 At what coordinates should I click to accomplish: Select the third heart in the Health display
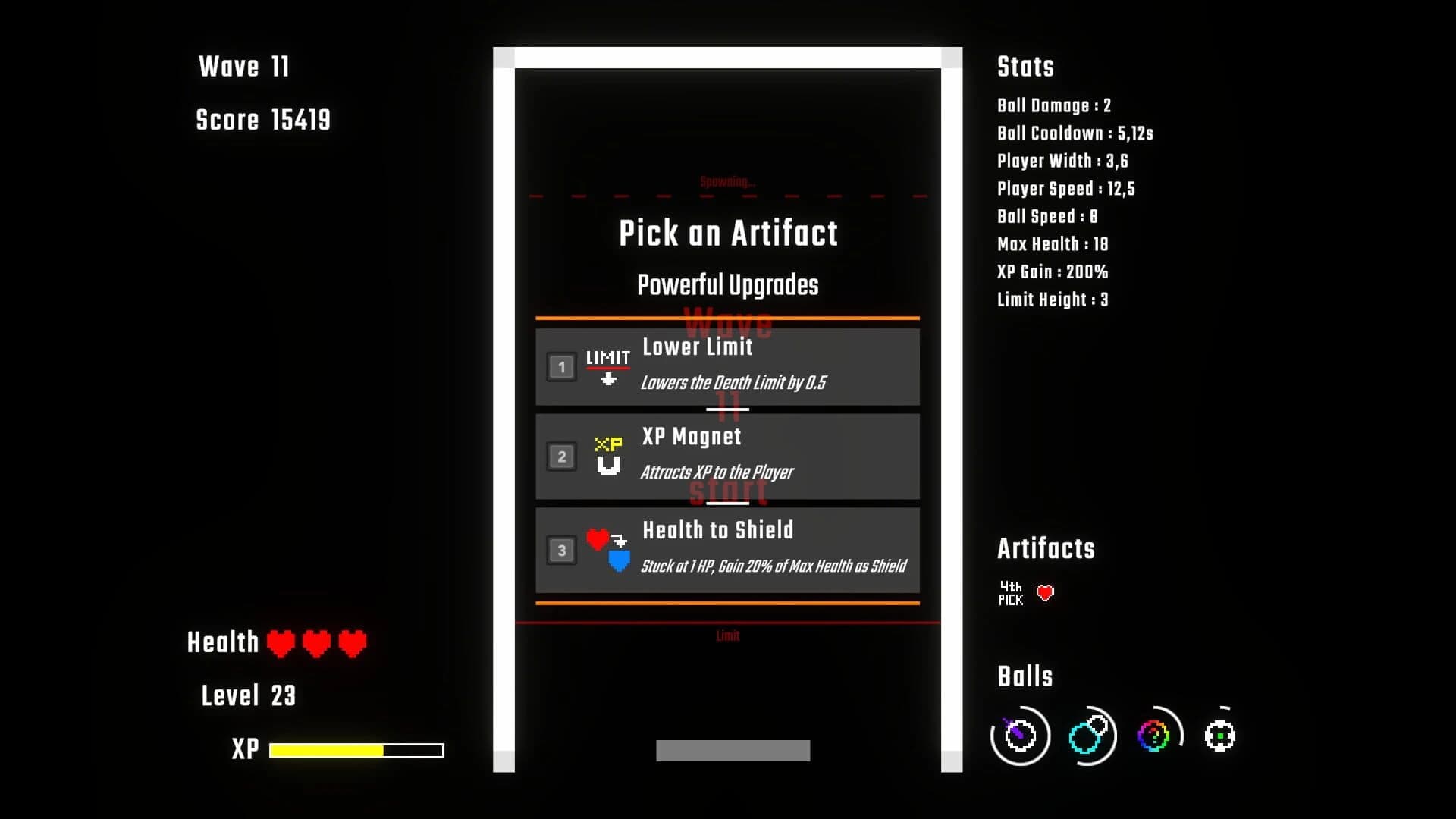pyautogui.click(x=352, y=643)
